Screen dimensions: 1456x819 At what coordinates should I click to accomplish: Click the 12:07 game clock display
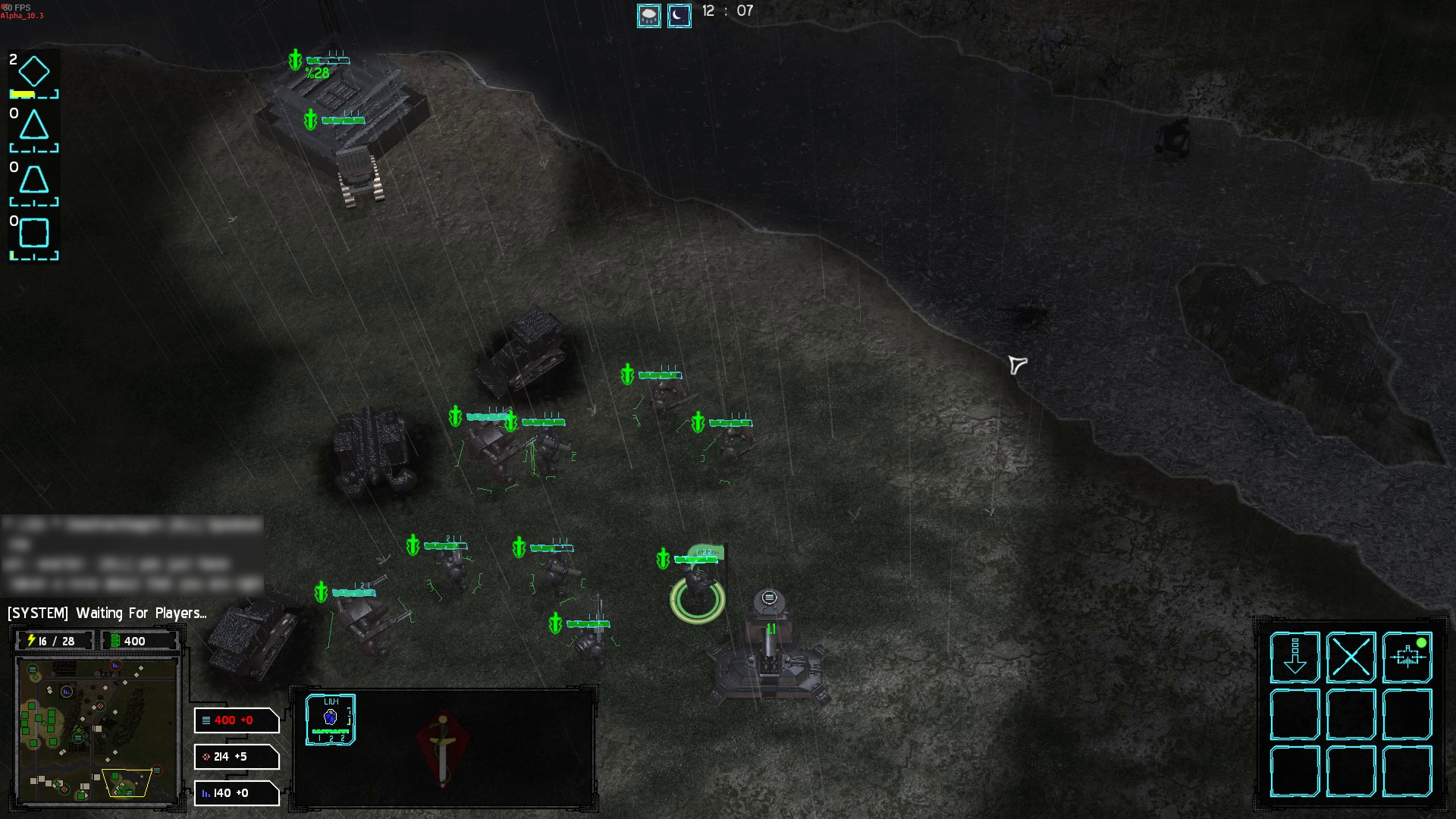pos(728,11)
